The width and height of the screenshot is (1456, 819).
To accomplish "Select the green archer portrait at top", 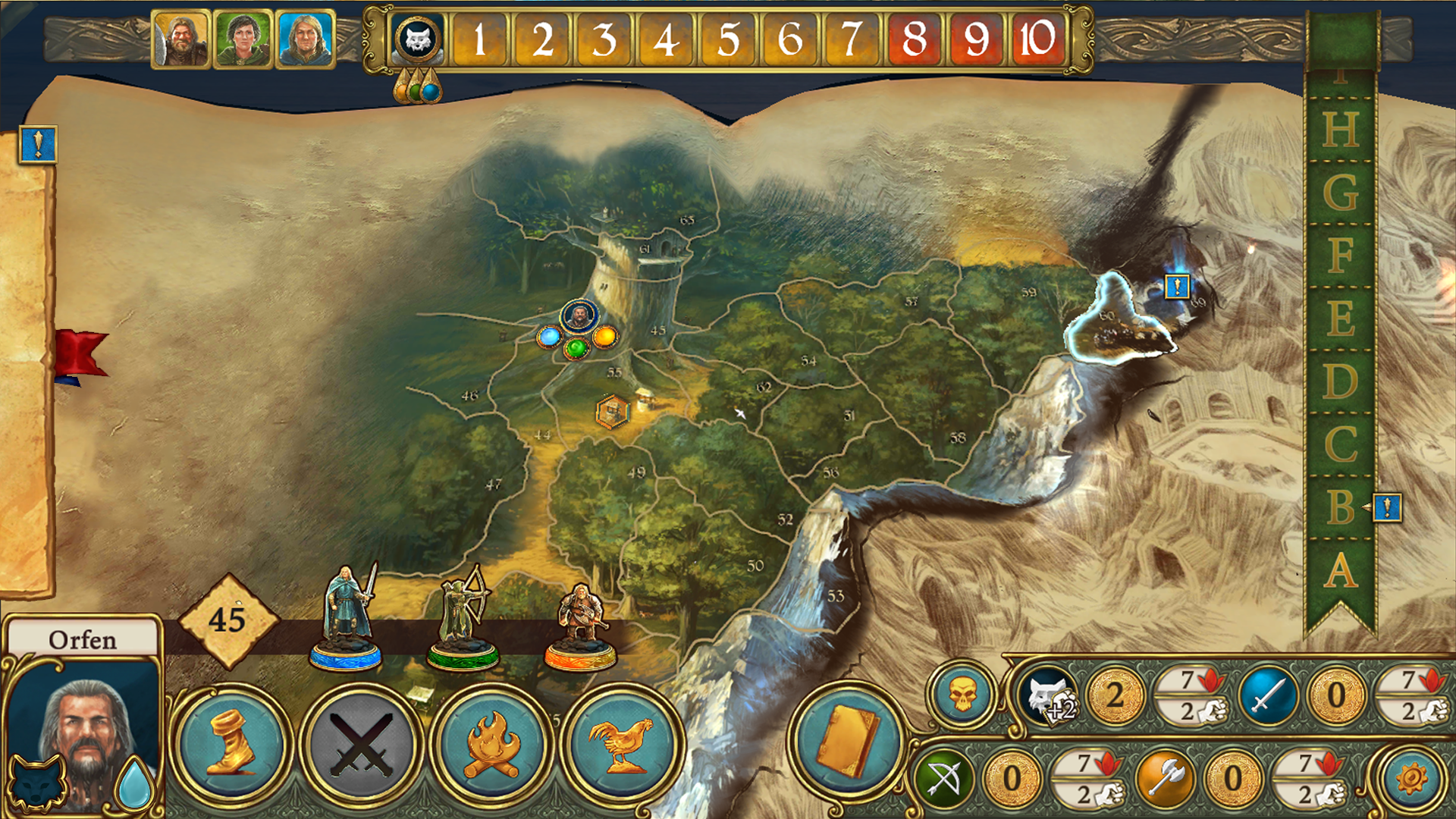I will pos(243,39).
